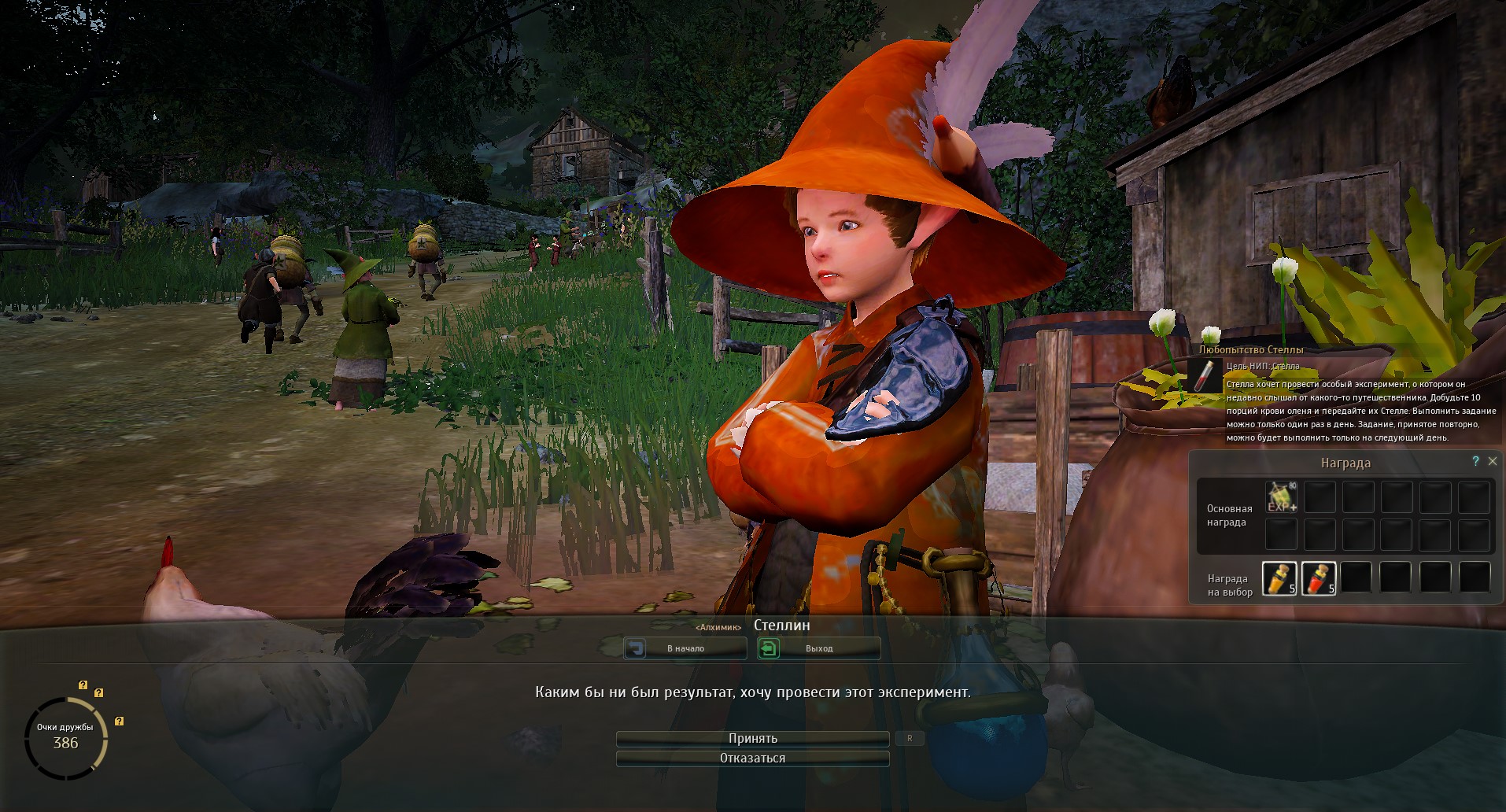Screen dimensions: 1506x812
Task: Click the middle locked '?' marker near friendship gauge
Action: [98, 693]
